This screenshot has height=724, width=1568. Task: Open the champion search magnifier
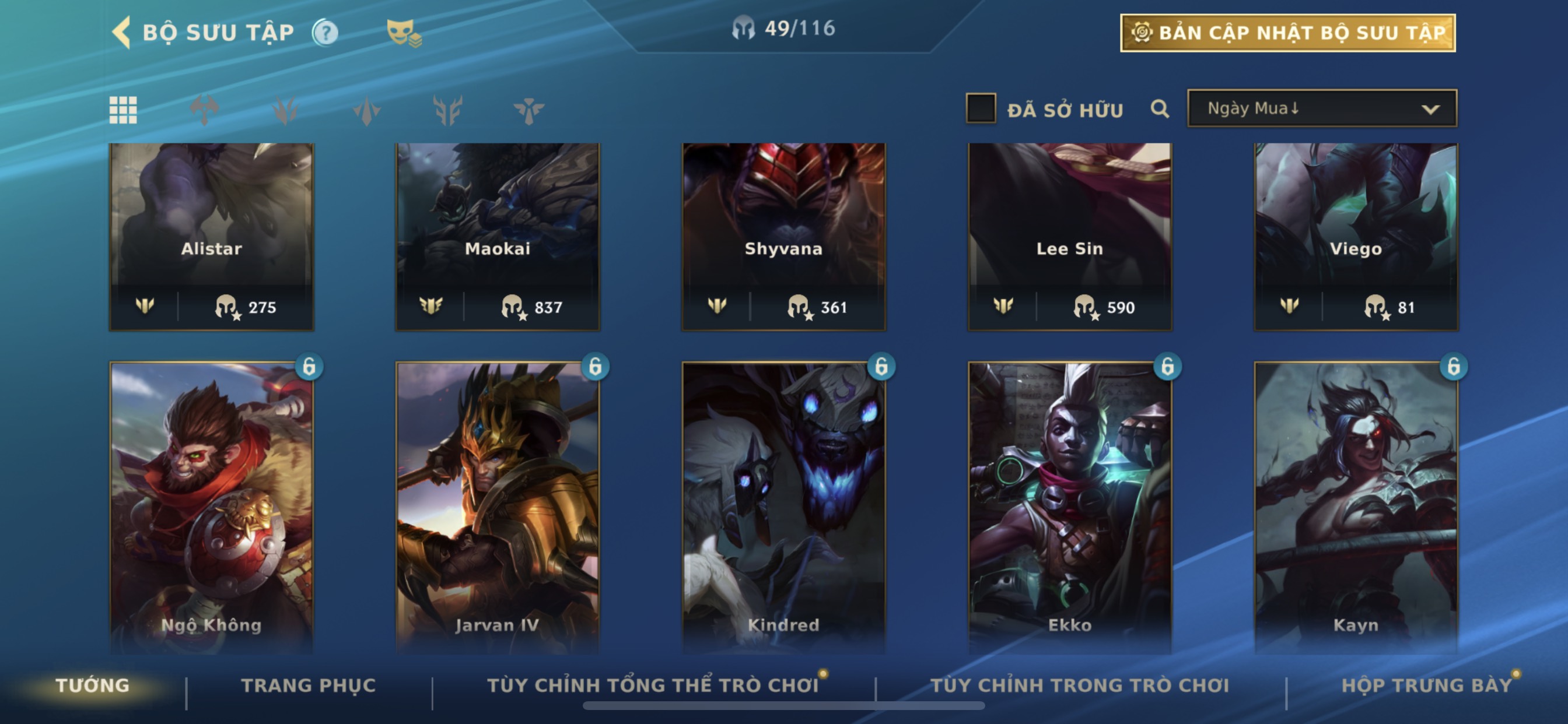tap(1160, 109)
